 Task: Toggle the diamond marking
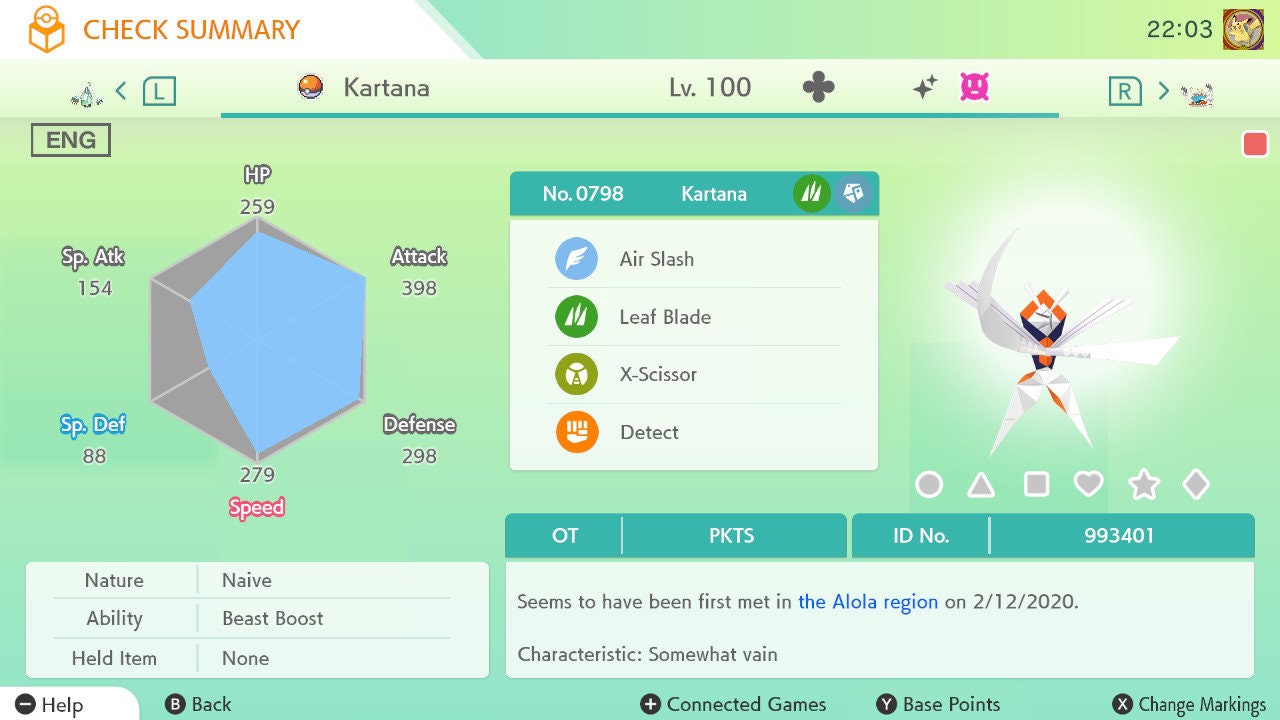1196,485
